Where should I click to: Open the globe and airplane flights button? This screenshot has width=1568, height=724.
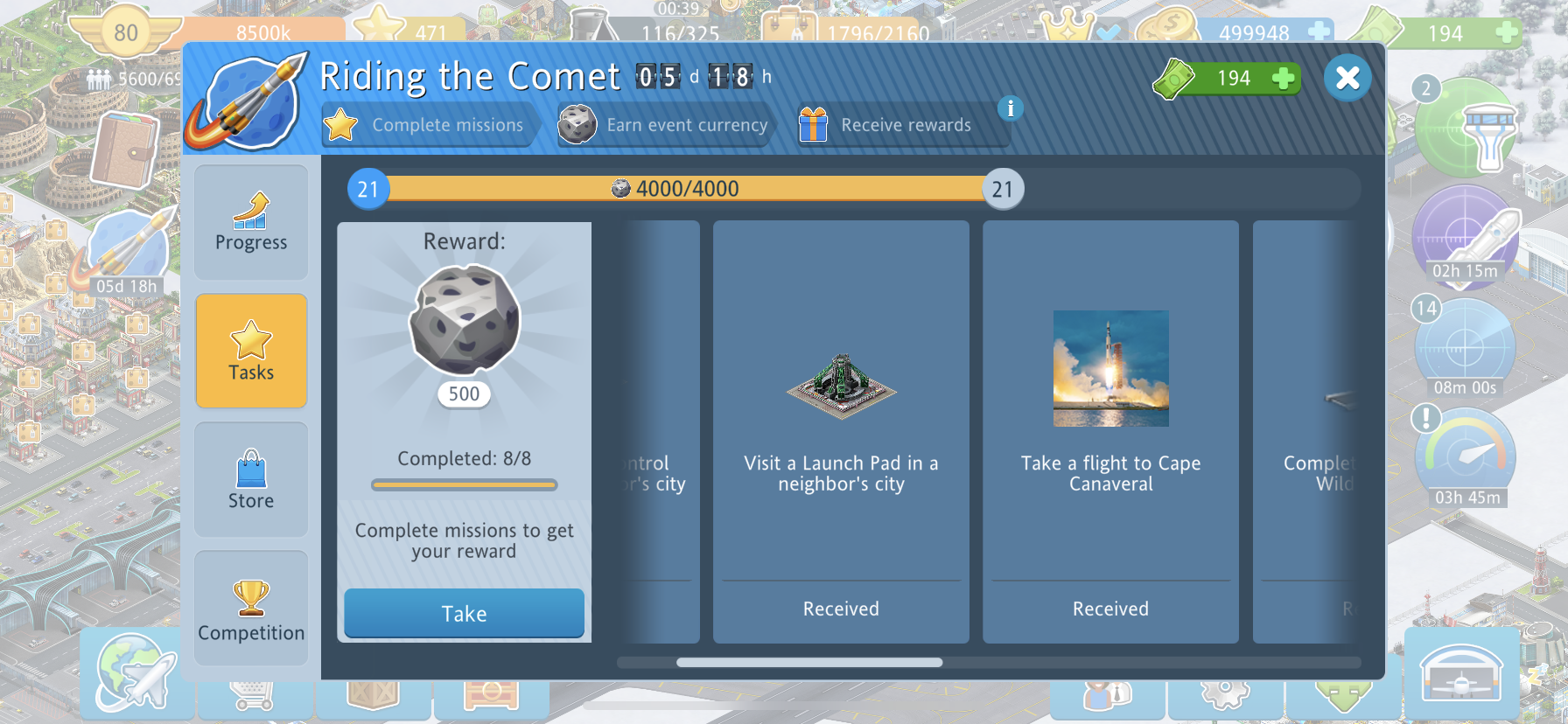pyautogui.click(x=133, y=672)
